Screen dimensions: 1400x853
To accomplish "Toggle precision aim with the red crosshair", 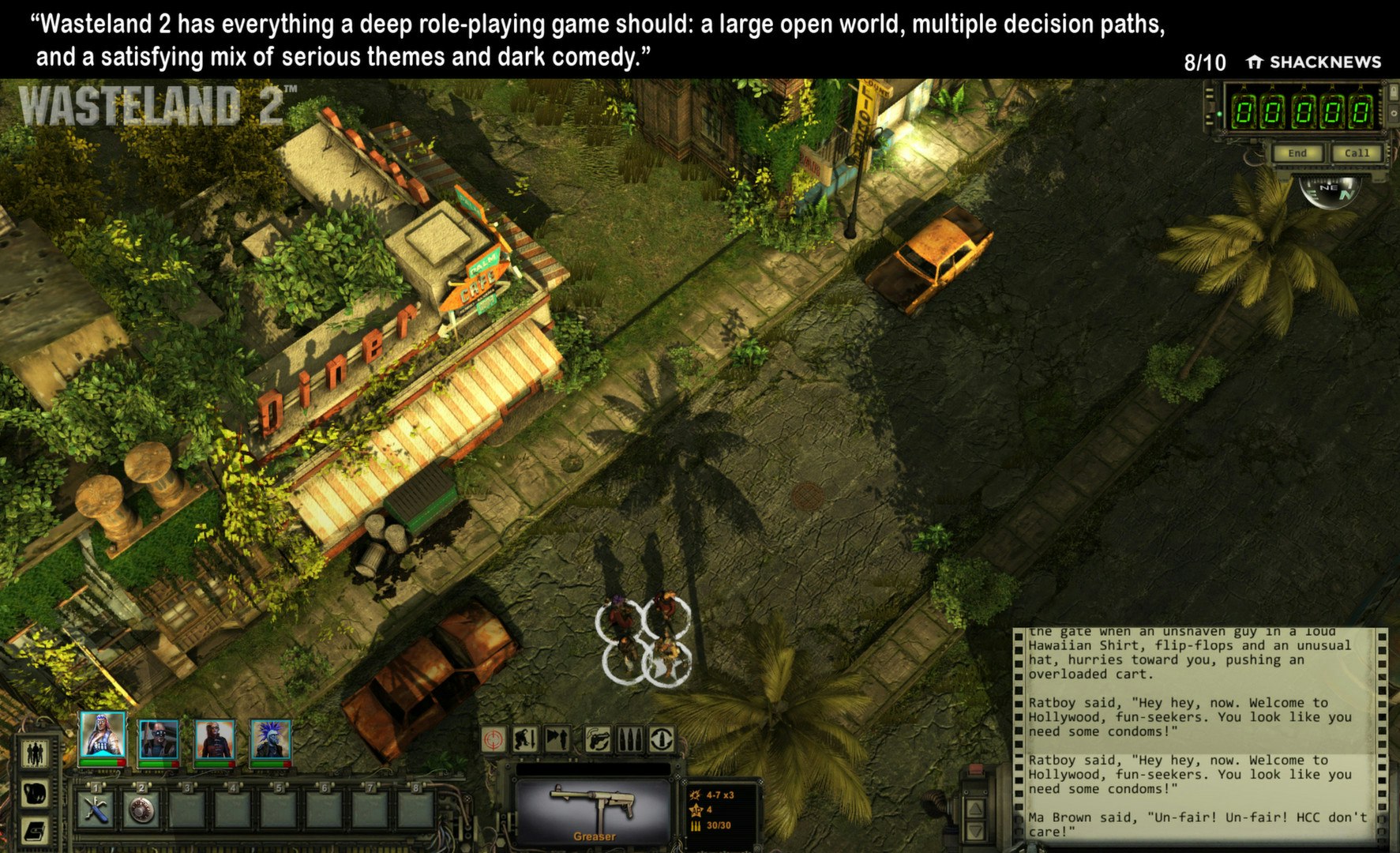I will 492,740.
